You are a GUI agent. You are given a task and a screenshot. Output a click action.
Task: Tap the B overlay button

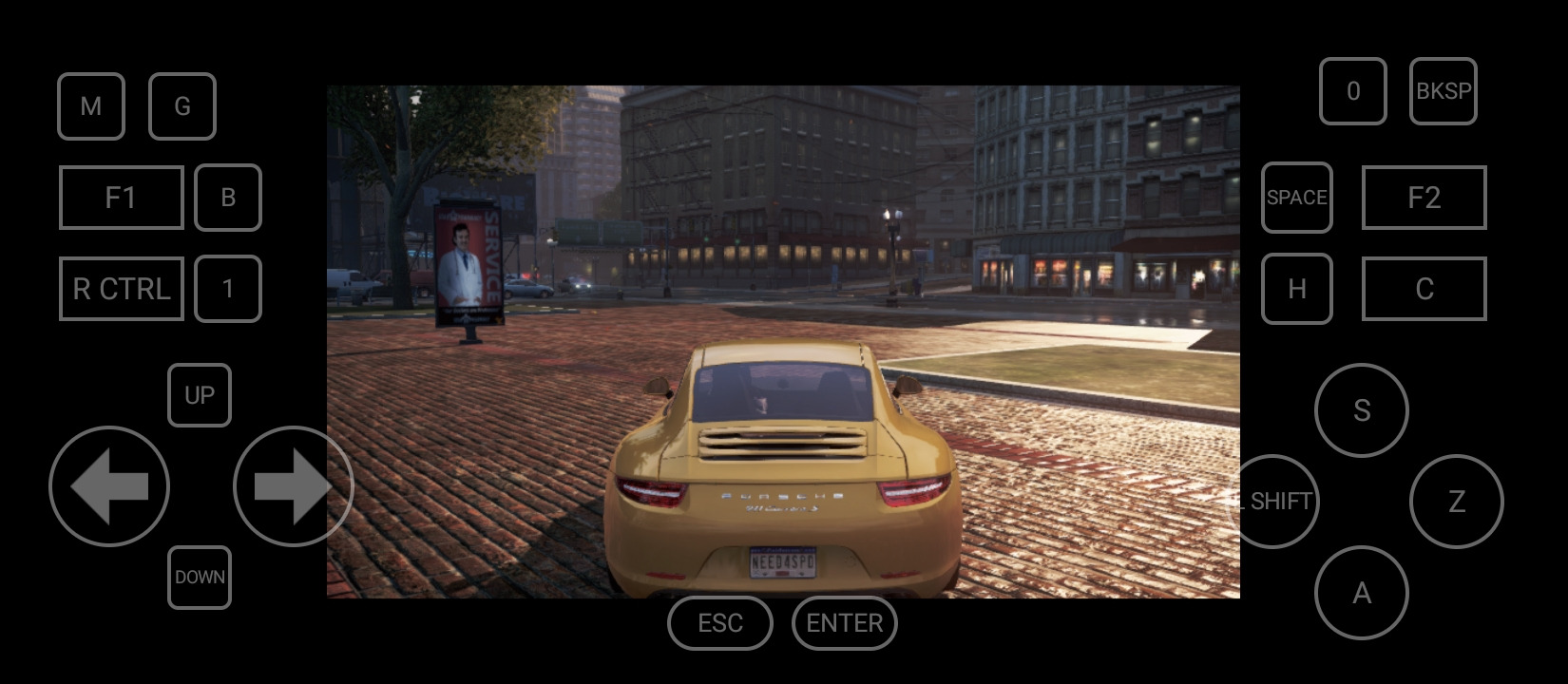(228, 198)
